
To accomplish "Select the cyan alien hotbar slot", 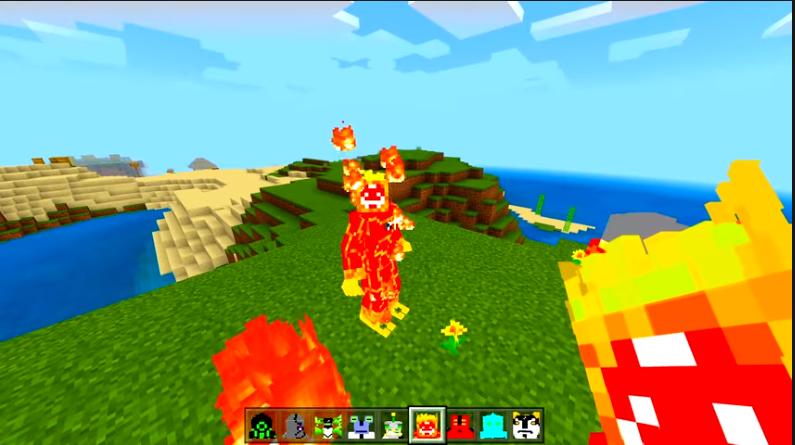I will pos(493,426).
